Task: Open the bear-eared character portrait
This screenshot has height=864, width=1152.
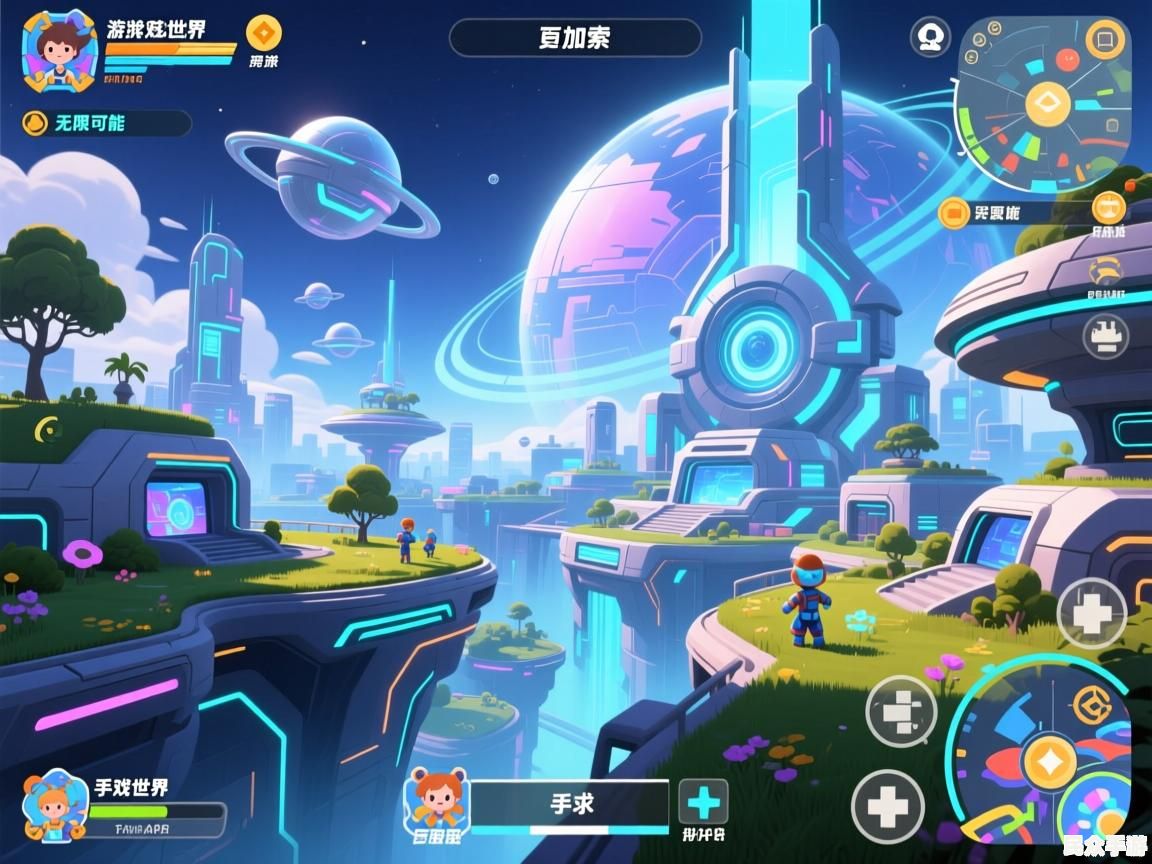Action: point(436,800)
